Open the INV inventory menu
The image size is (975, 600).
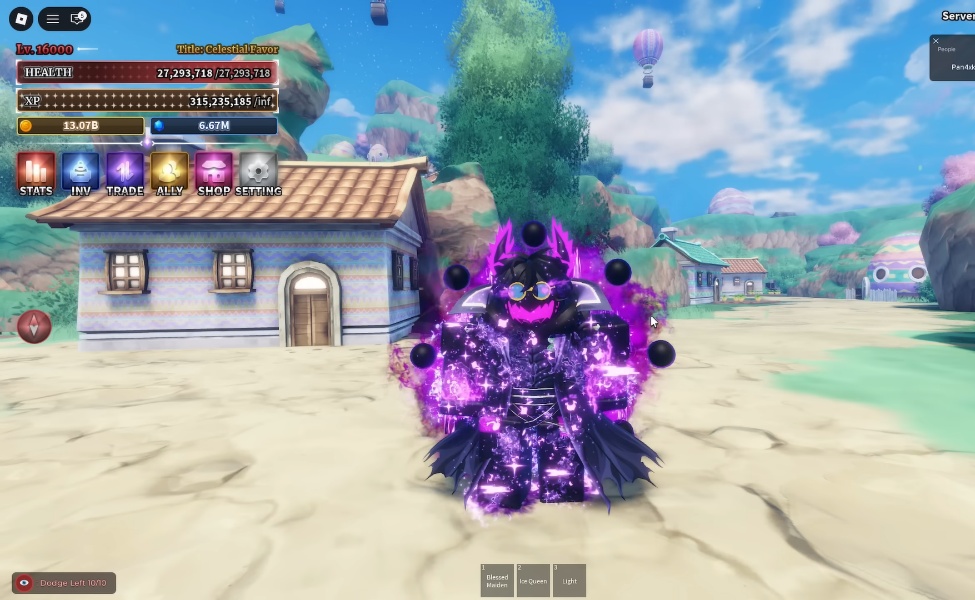tap(81, 173)
